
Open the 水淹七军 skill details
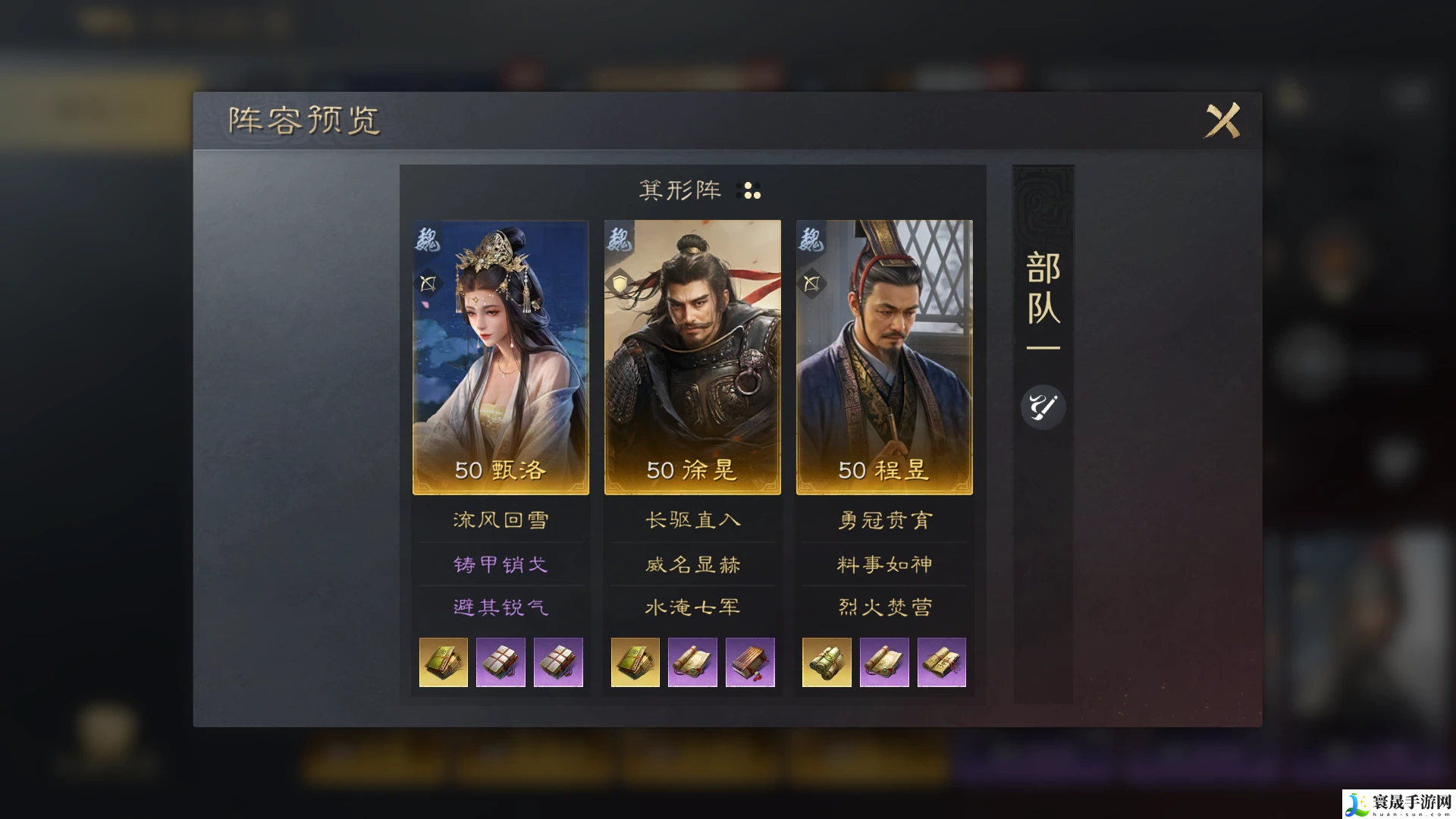[692, 607]
